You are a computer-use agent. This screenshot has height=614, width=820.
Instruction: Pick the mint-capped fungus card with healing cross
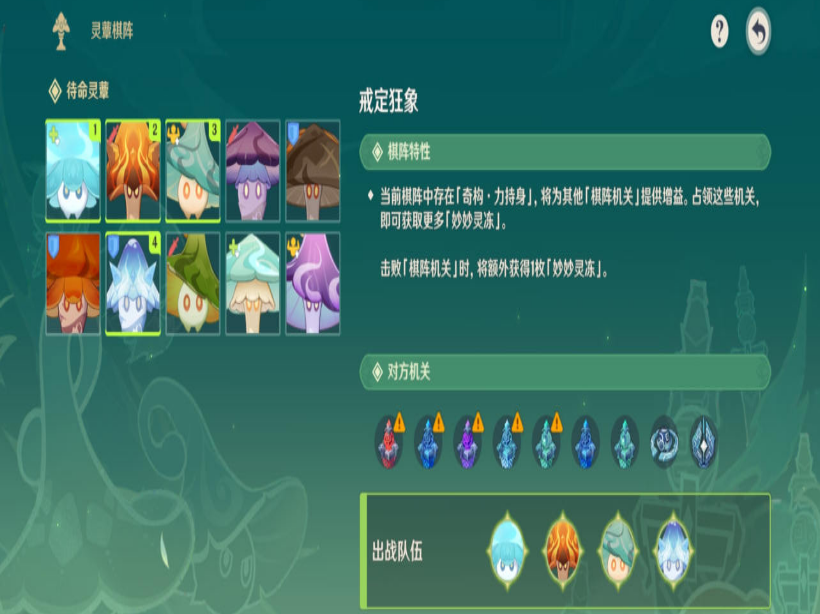pos(253,284)
